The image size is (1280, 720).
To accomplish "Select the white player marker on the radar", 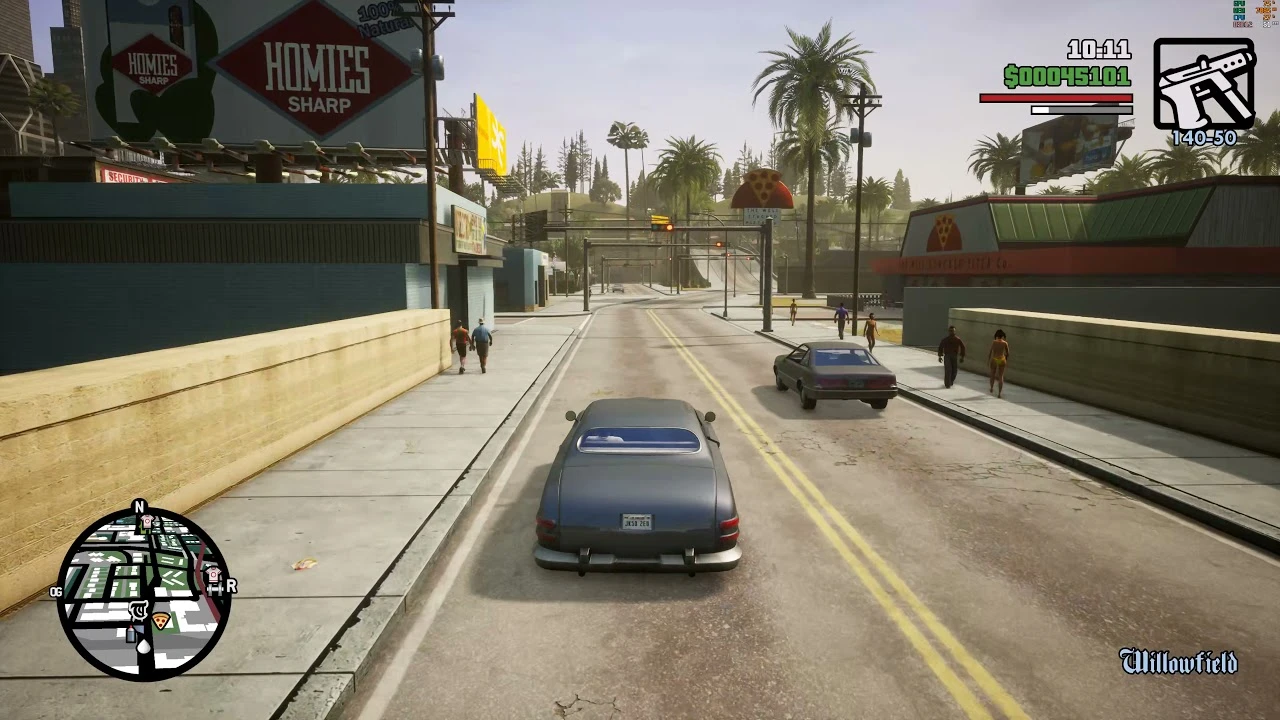I will (144, 646).
